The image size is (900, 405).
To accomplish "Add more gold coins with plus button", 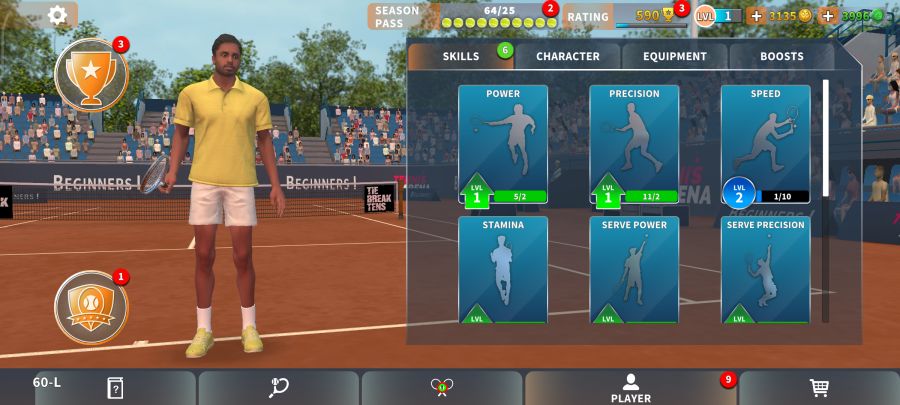I will (x=755, y=16).
